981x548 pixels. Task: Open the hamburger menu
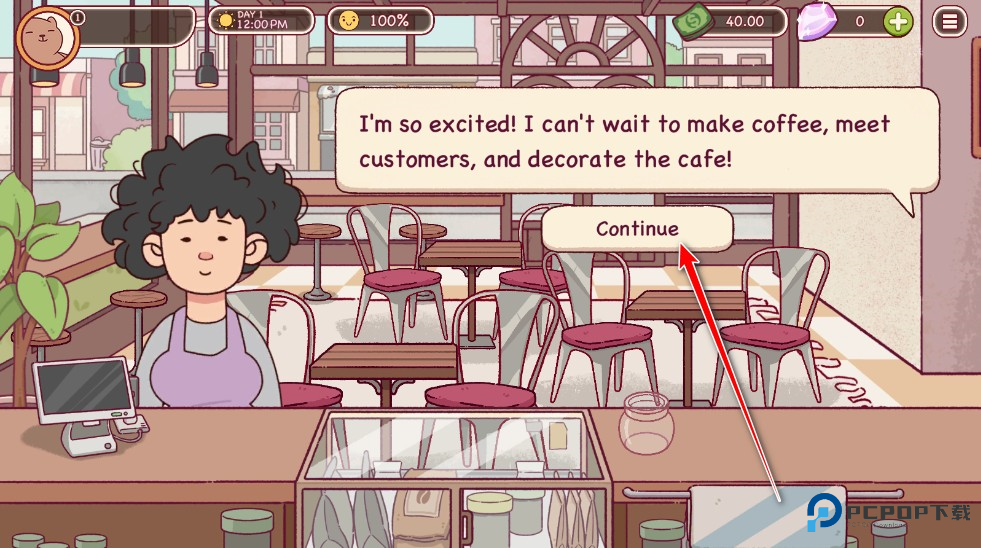pos(950,20)
